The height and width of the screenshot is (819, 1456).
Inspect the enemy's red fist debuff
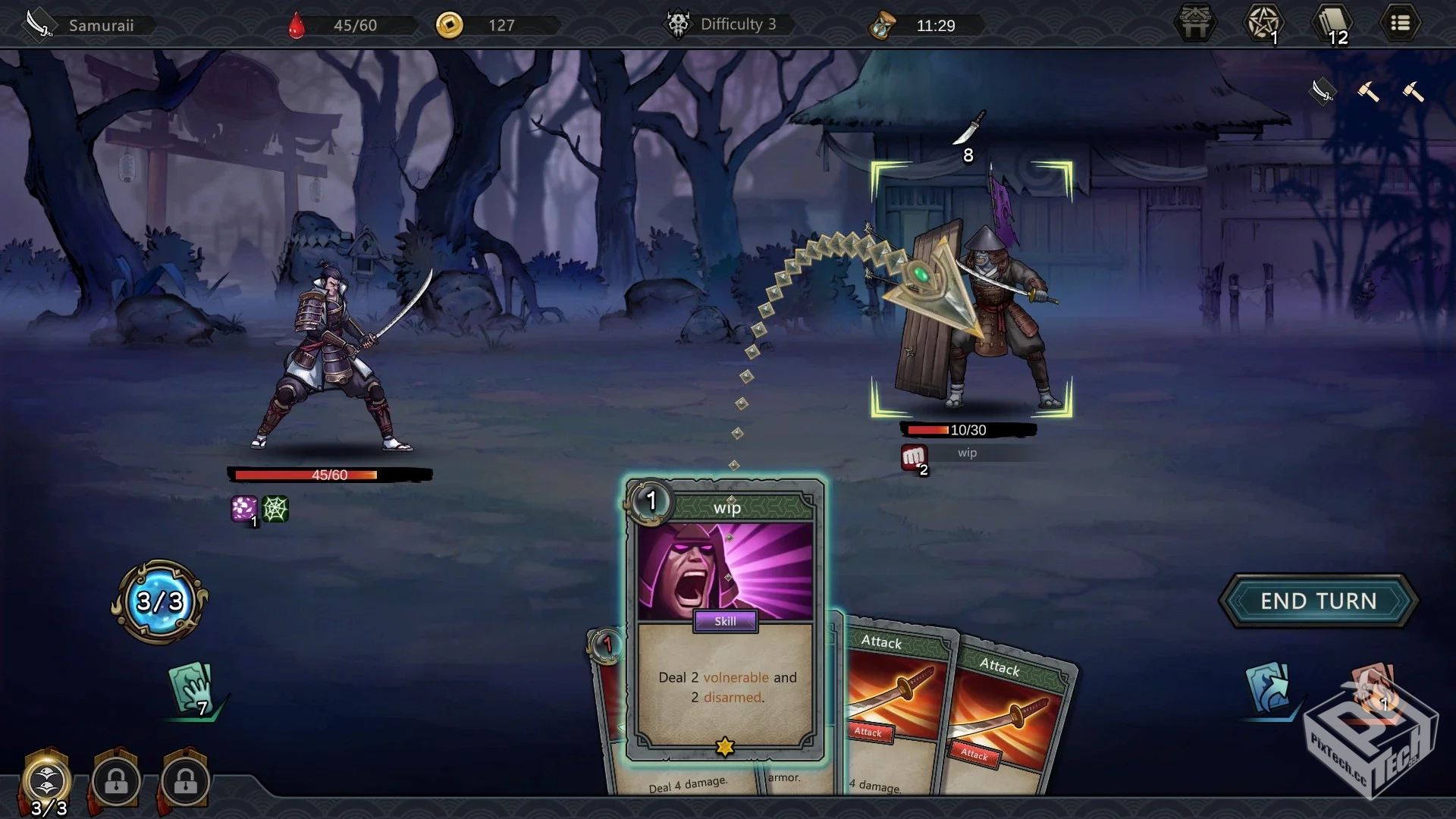[913, 457]
